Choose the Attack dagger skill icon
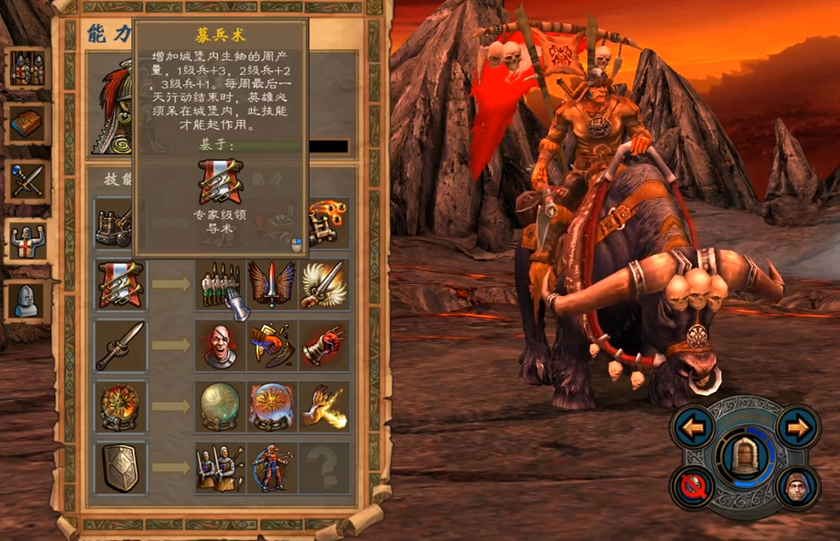Viewport: 840px width, 541px height. pyautogui.click(x=120, y=346)
